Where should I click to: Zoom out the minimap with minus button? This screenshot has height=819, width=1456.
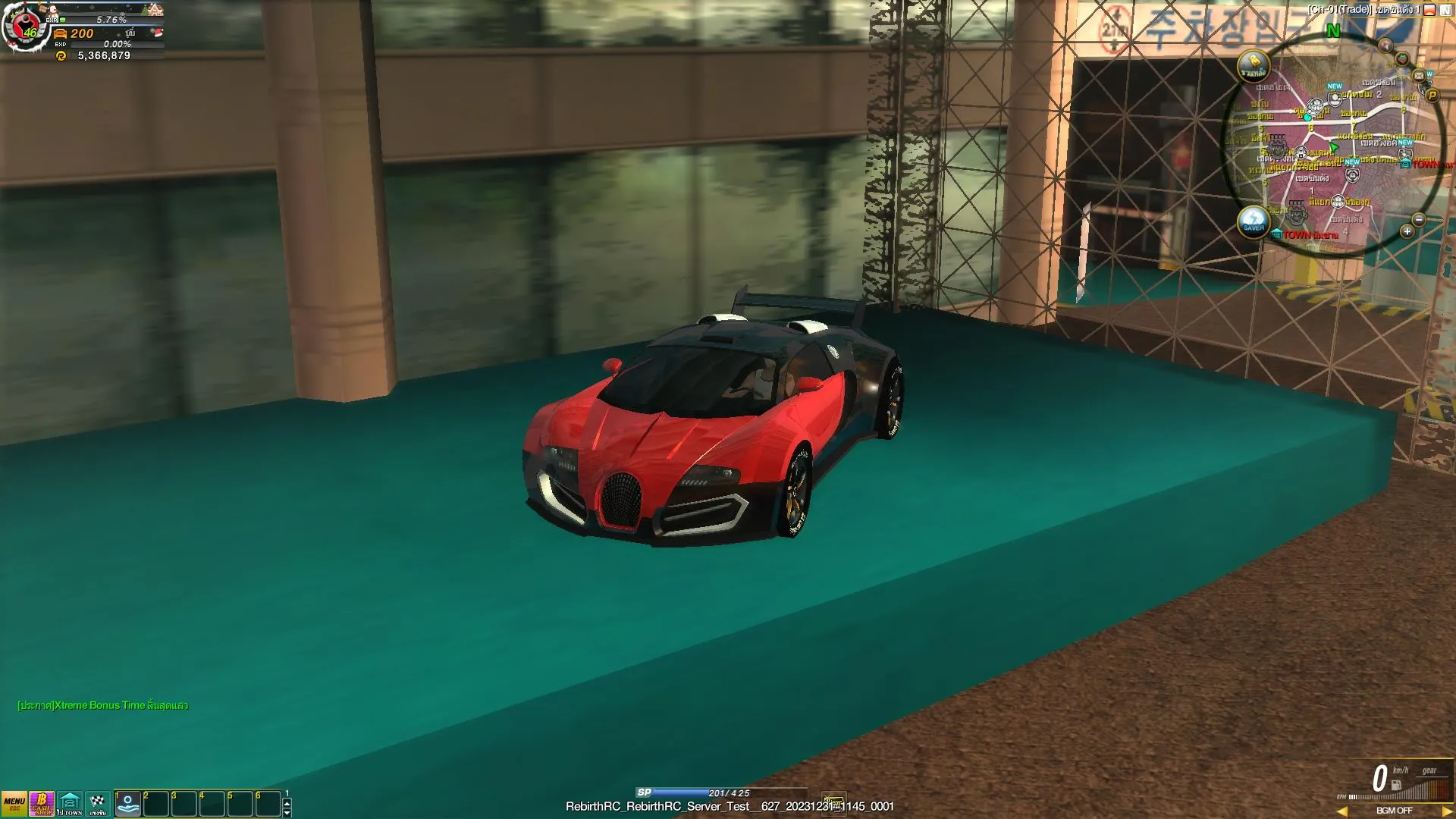1419,220
